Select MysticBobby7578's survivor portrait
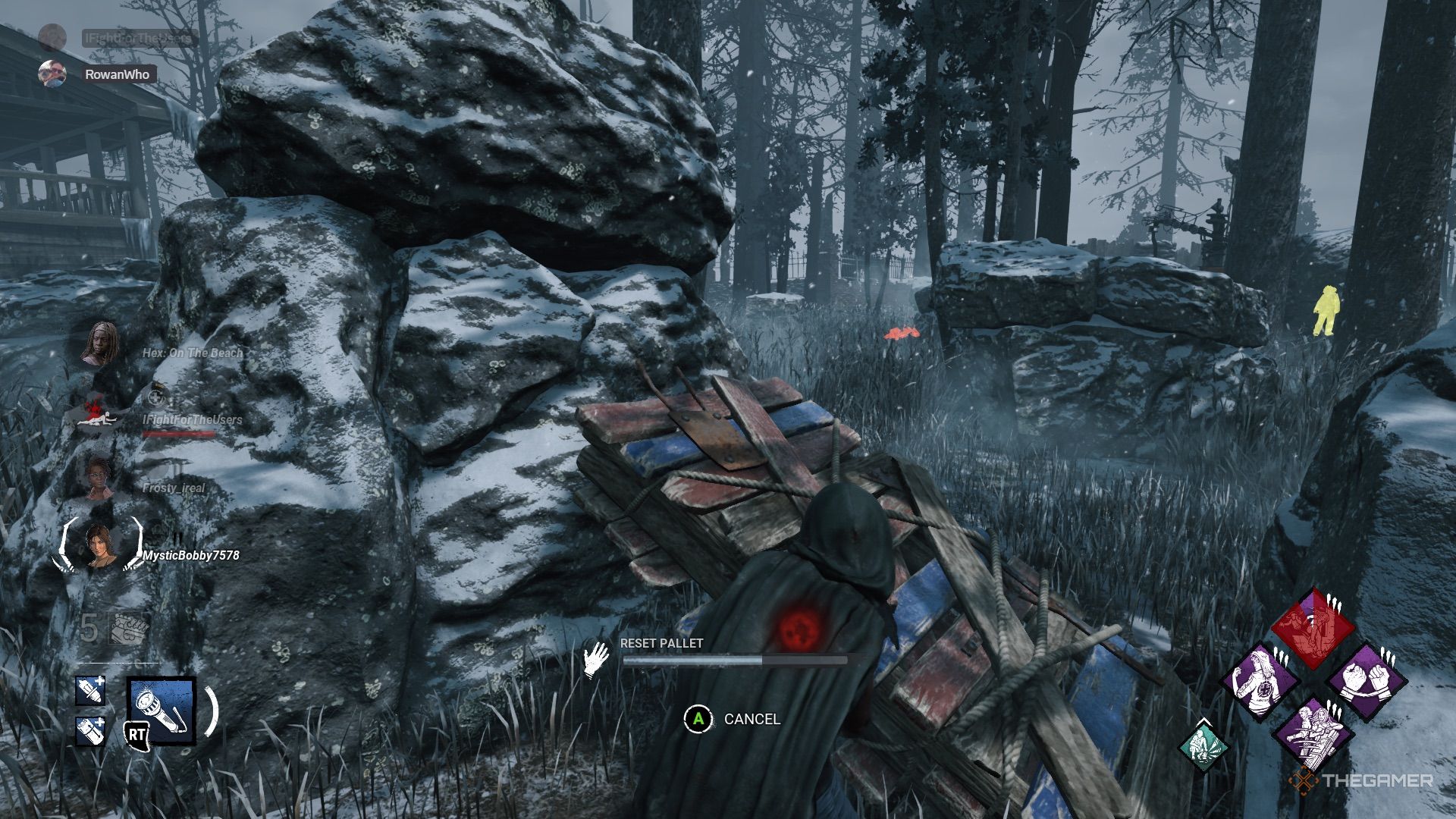 (x=99, y=545)
